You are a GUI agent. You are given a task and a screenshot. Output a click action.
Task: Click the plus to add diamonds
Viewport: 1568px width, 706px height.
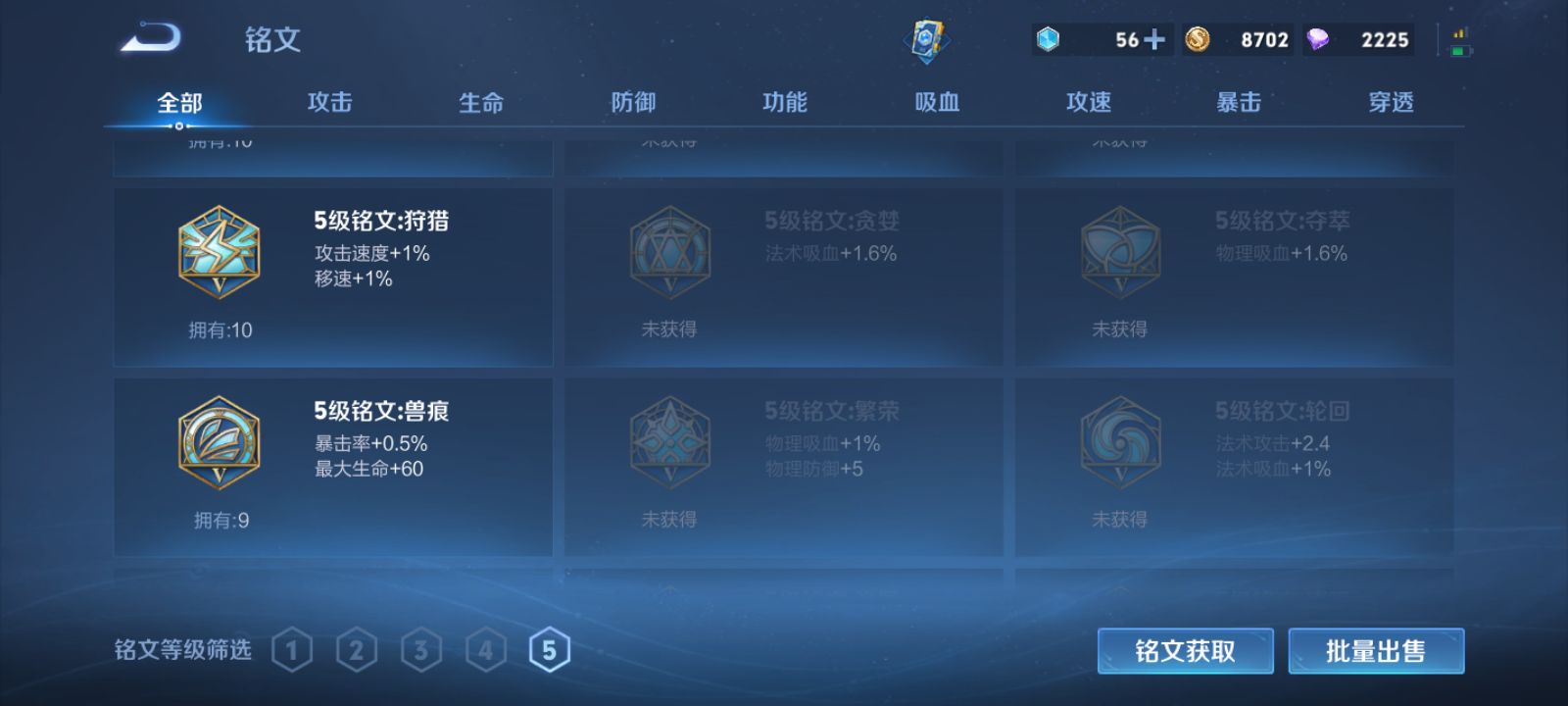coord(1156,39)
